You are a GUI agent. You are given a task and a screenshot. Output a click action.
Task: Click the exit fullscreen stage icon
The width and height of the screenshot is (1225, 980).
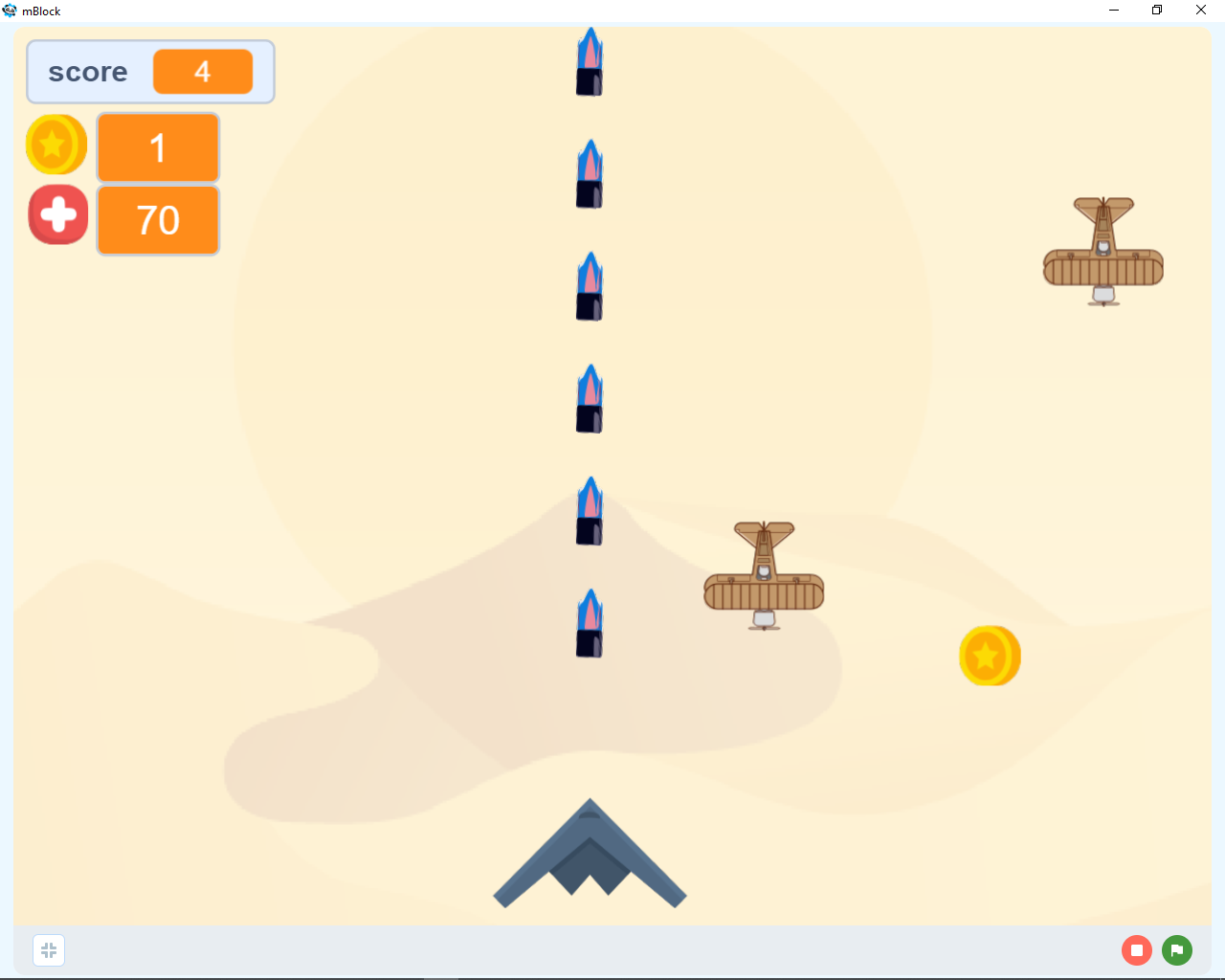point(49,949)
